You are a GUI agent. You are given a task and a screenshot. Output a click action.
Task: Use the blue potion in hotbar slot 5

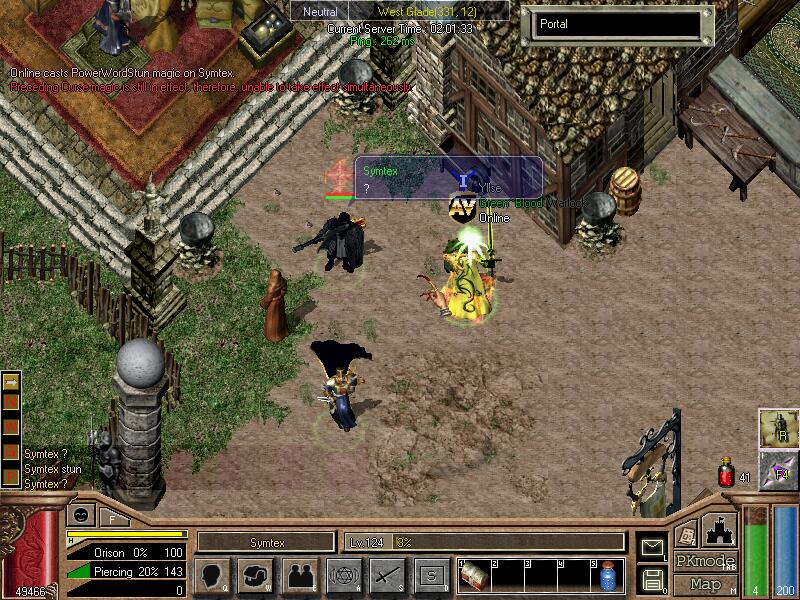607,577
